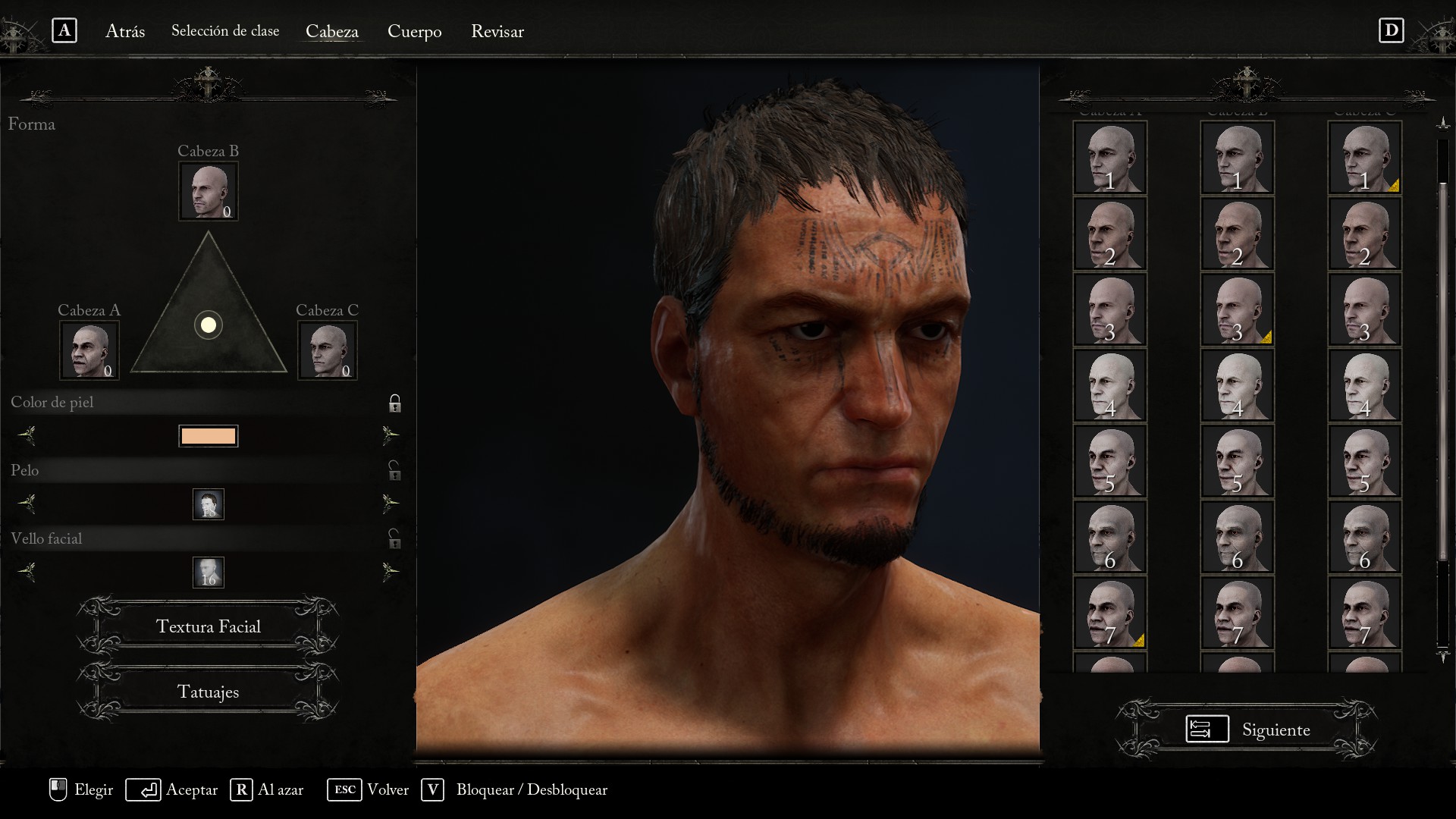Select the Cabeza B head thumbnail
Viewport: 1456px width, 819px height.
209,191
